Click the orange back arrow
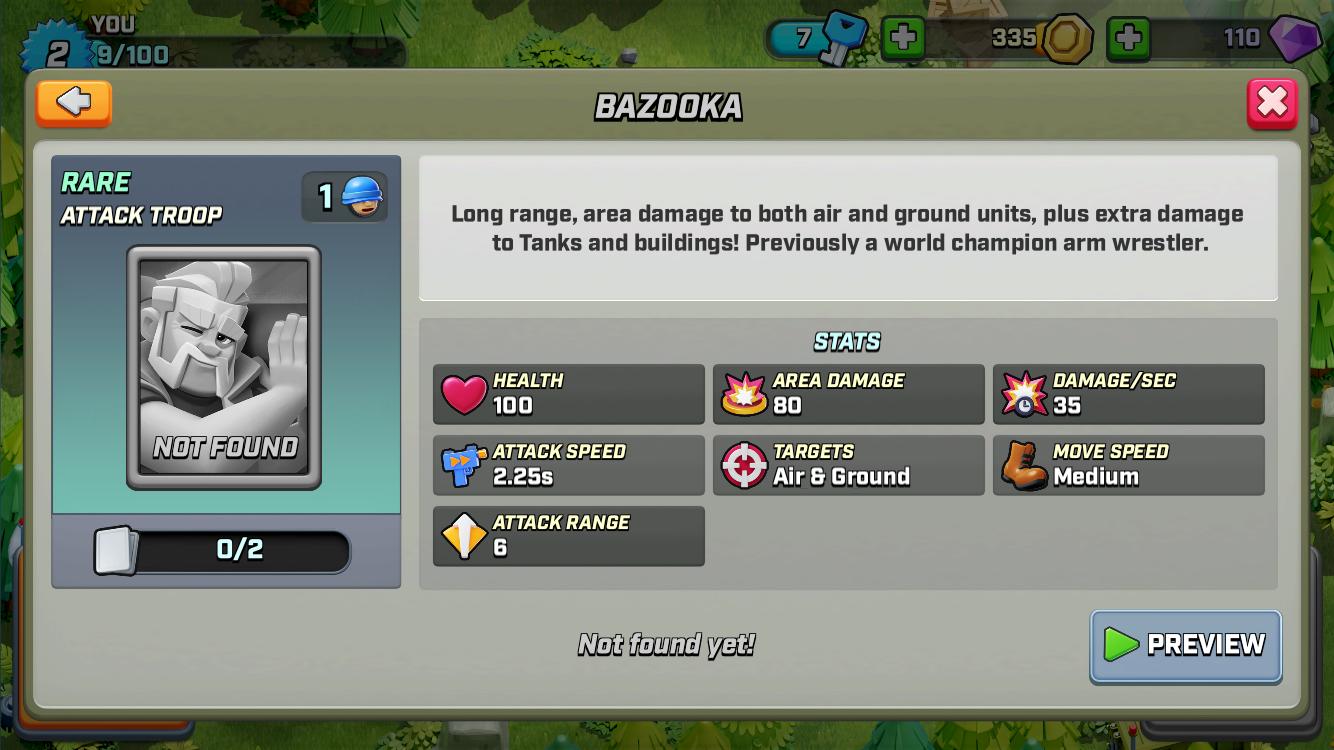 tap(73, 103)
